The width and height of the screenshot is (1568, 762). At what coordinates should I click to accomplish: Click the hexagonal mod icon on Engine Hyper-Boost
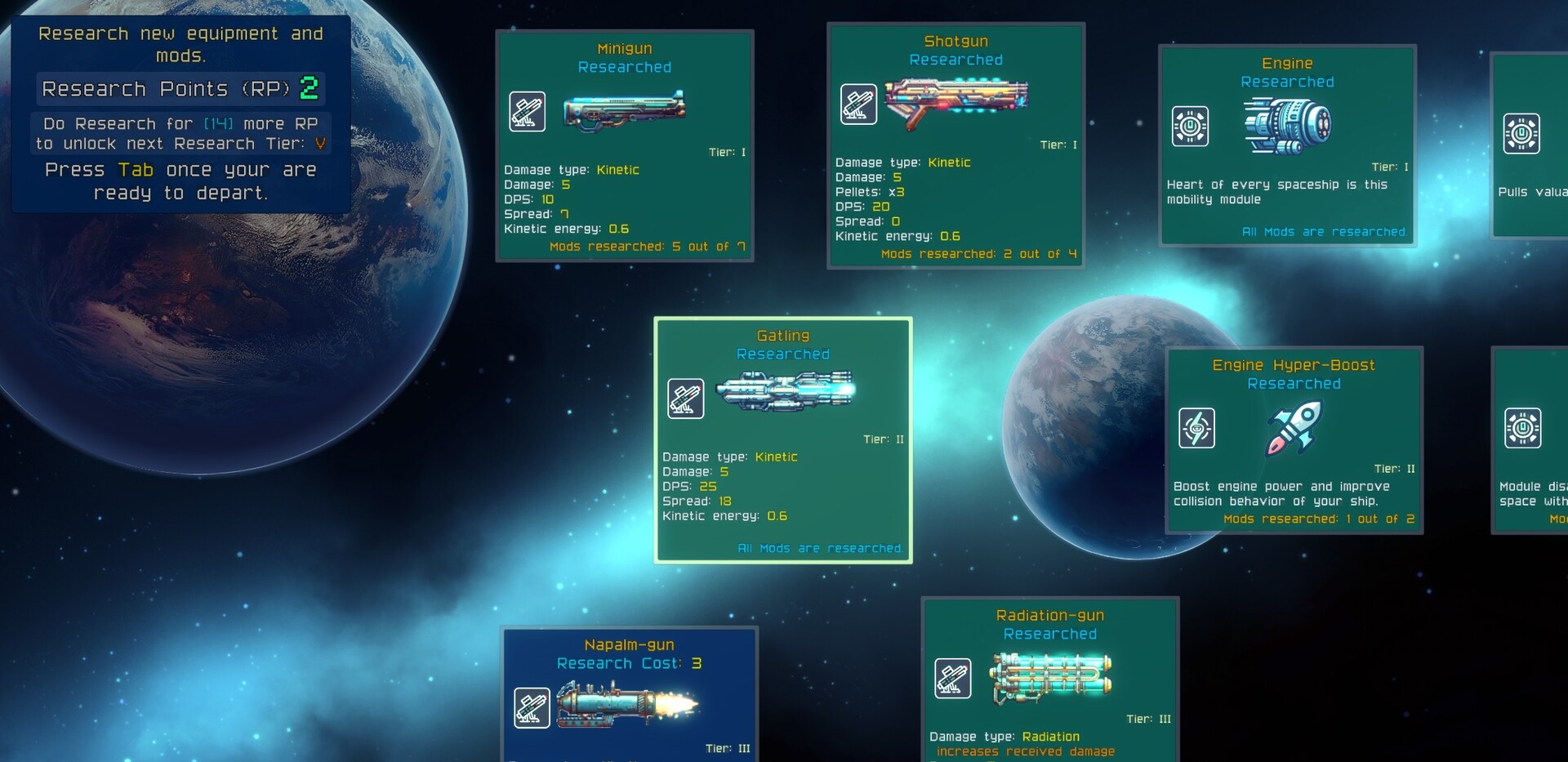1197,427
